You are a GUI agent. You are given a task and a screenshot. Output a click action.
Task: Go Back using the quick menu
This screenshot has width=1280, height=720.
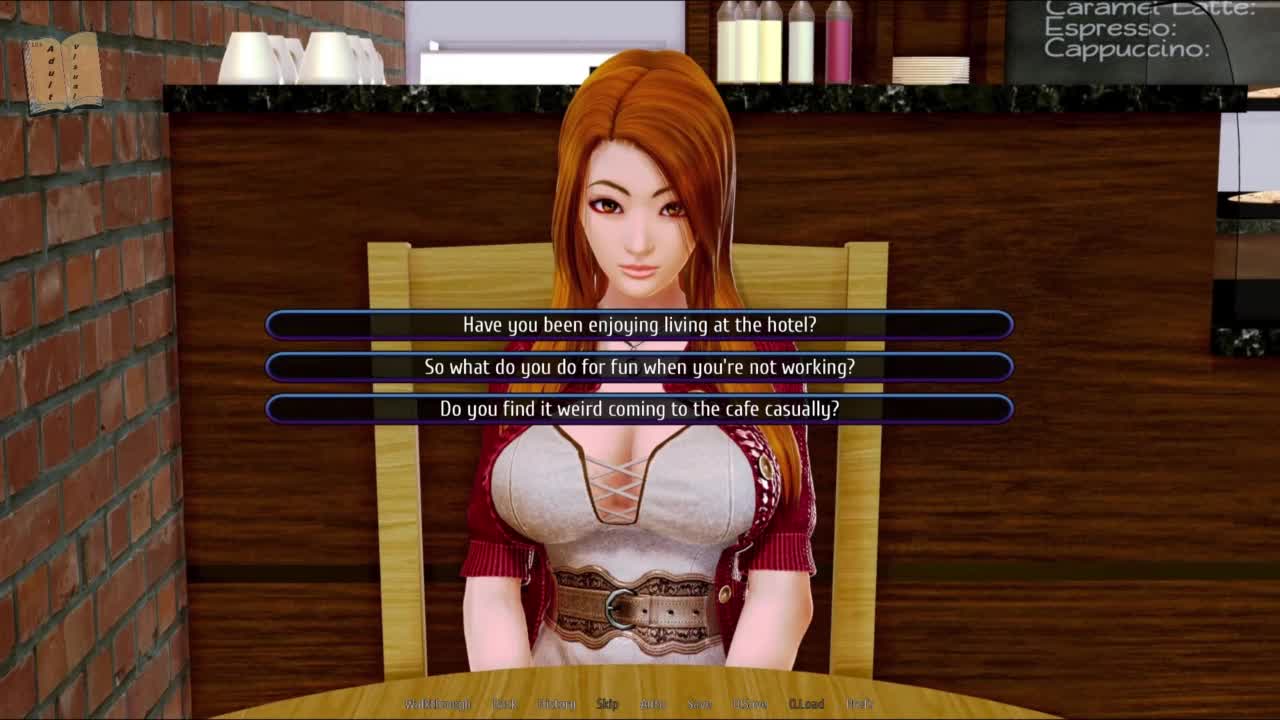505,704
